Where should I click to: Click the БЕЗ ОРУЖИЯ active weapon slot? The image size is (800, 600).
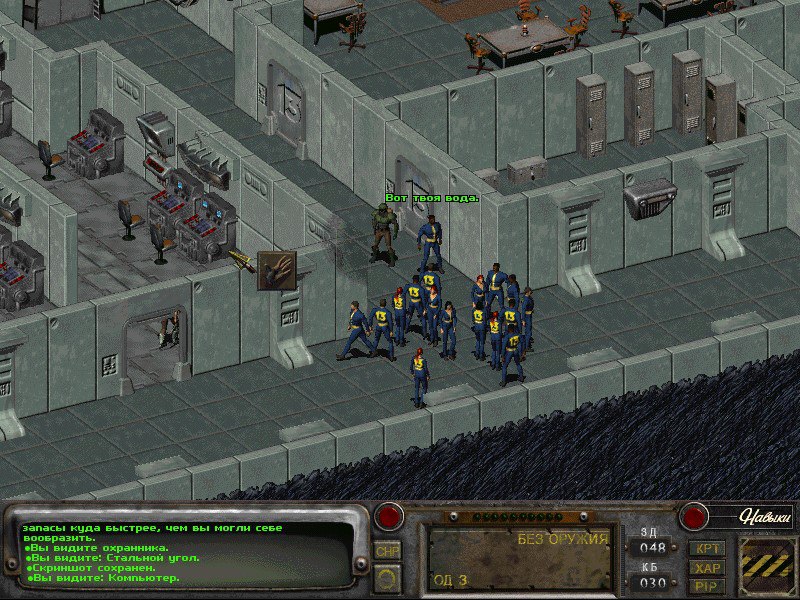click(519, 559)
